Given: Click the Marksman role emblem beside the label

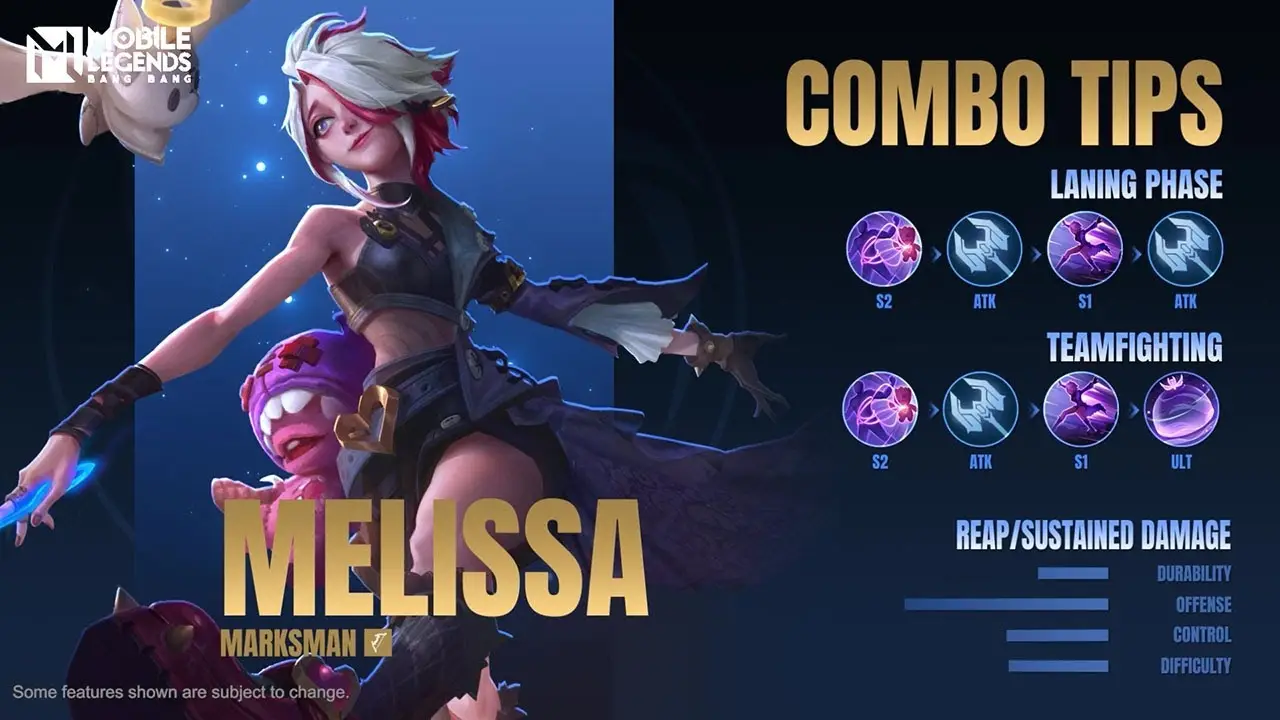Looking at the screenshot, I should click(377, 643).
